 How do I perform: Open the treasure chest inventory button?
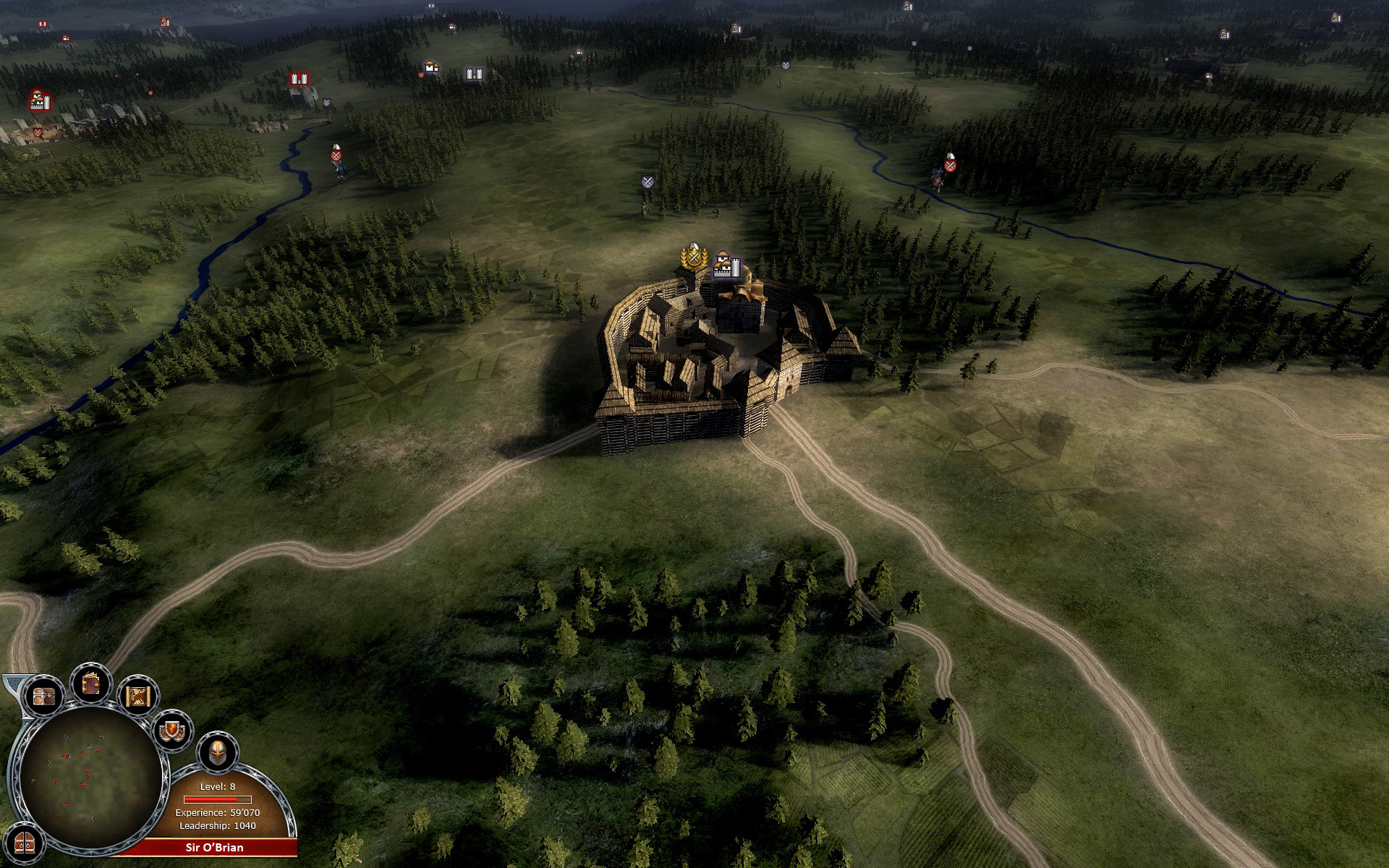coord(43,697)
